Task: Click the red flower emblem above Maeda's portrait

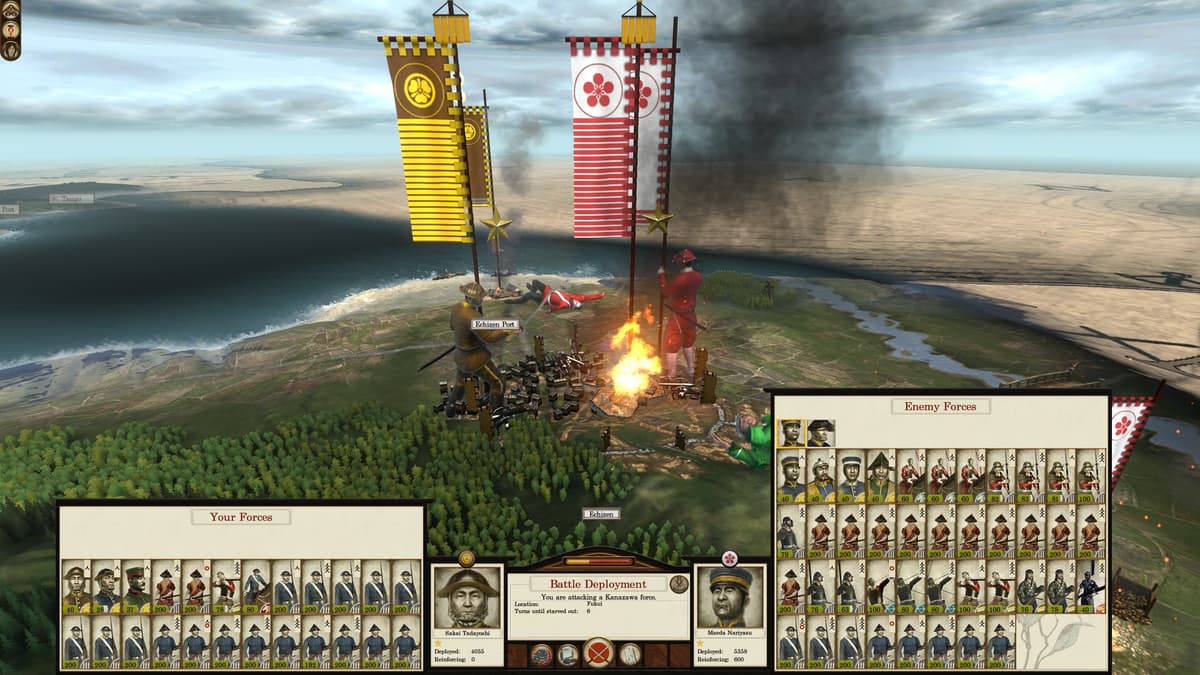Action: coord(729,558)
